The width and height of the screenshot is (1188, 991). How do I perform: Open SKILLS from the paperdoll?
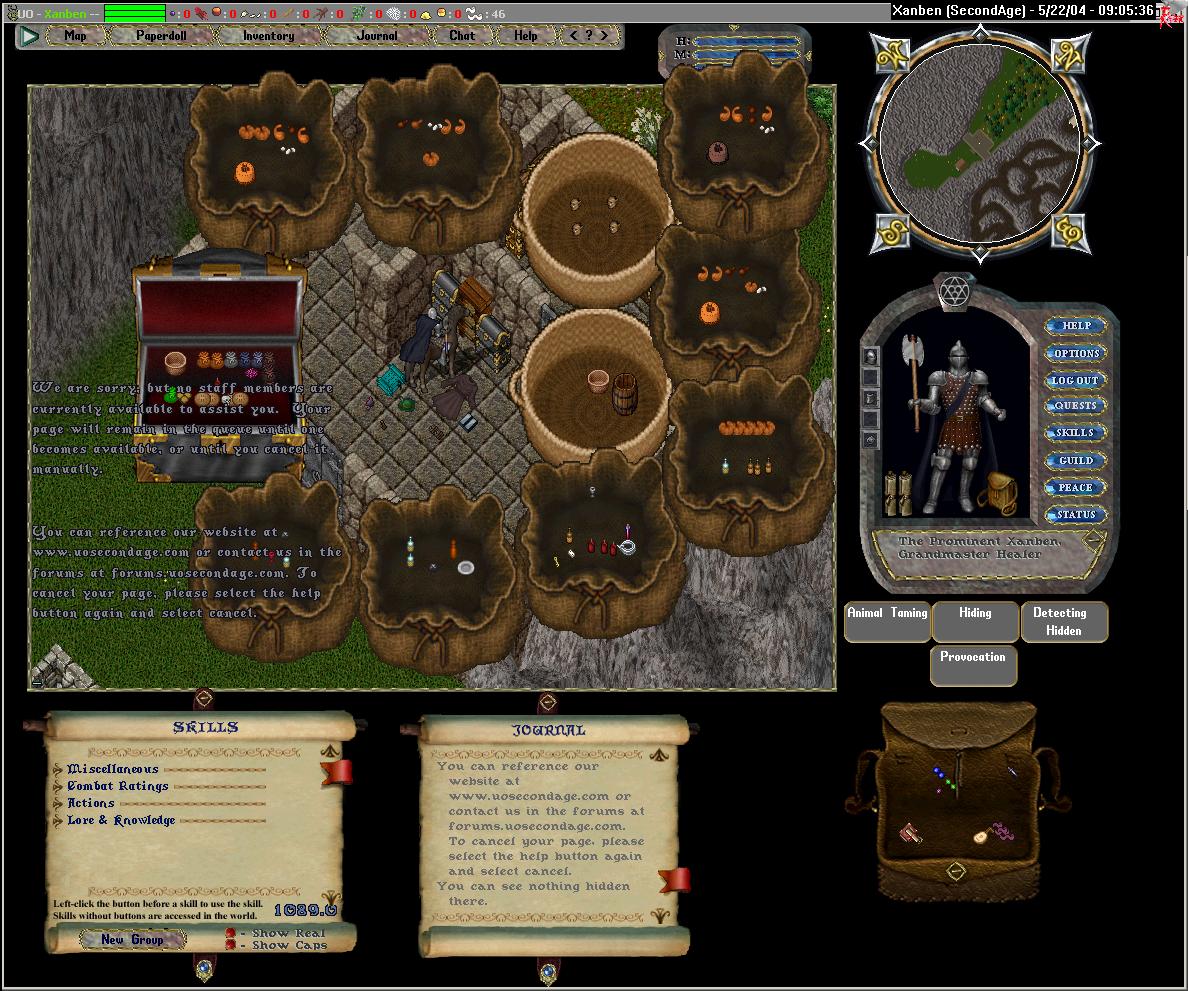click(1076, 433)
